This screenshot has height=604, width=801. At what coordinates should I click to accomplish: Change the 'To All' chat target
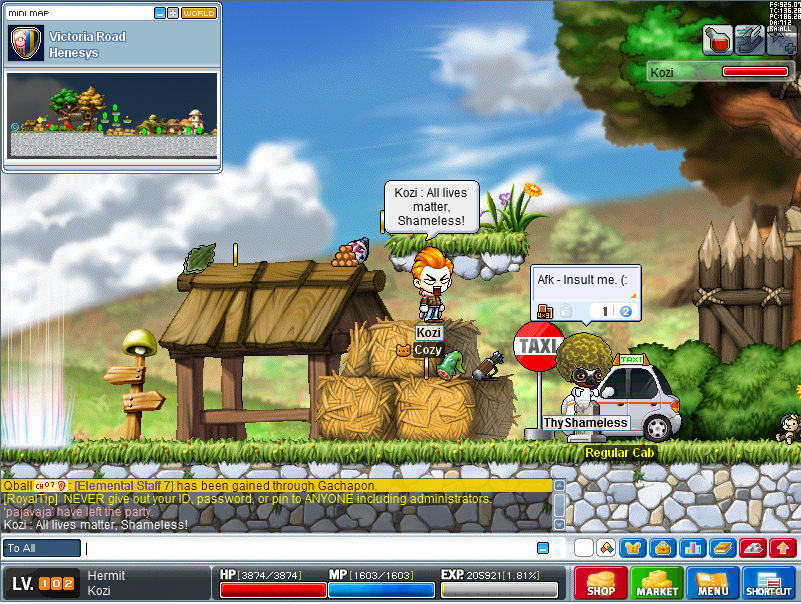click(42, 548)
